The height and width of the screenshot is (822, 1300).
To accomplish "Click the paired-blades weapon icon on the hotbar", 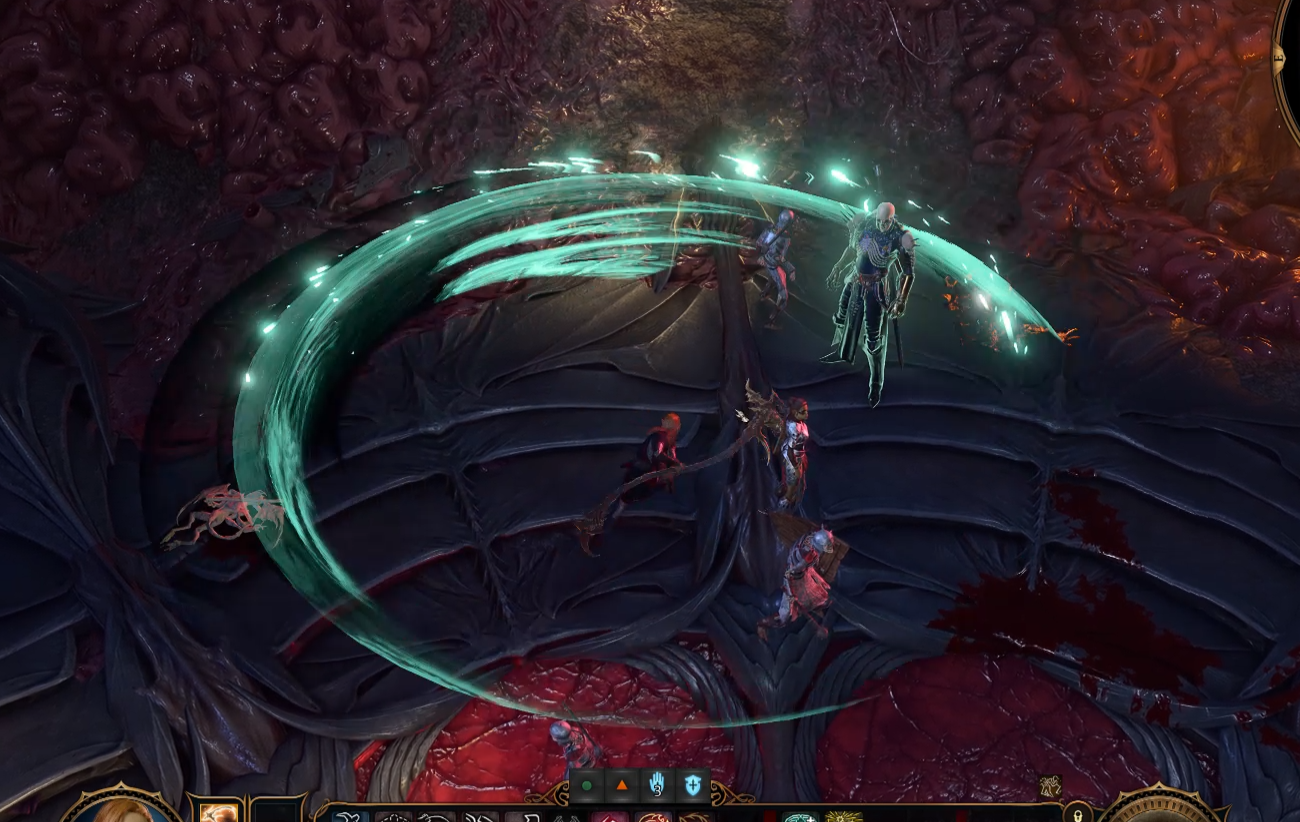I will pos(568,817).
